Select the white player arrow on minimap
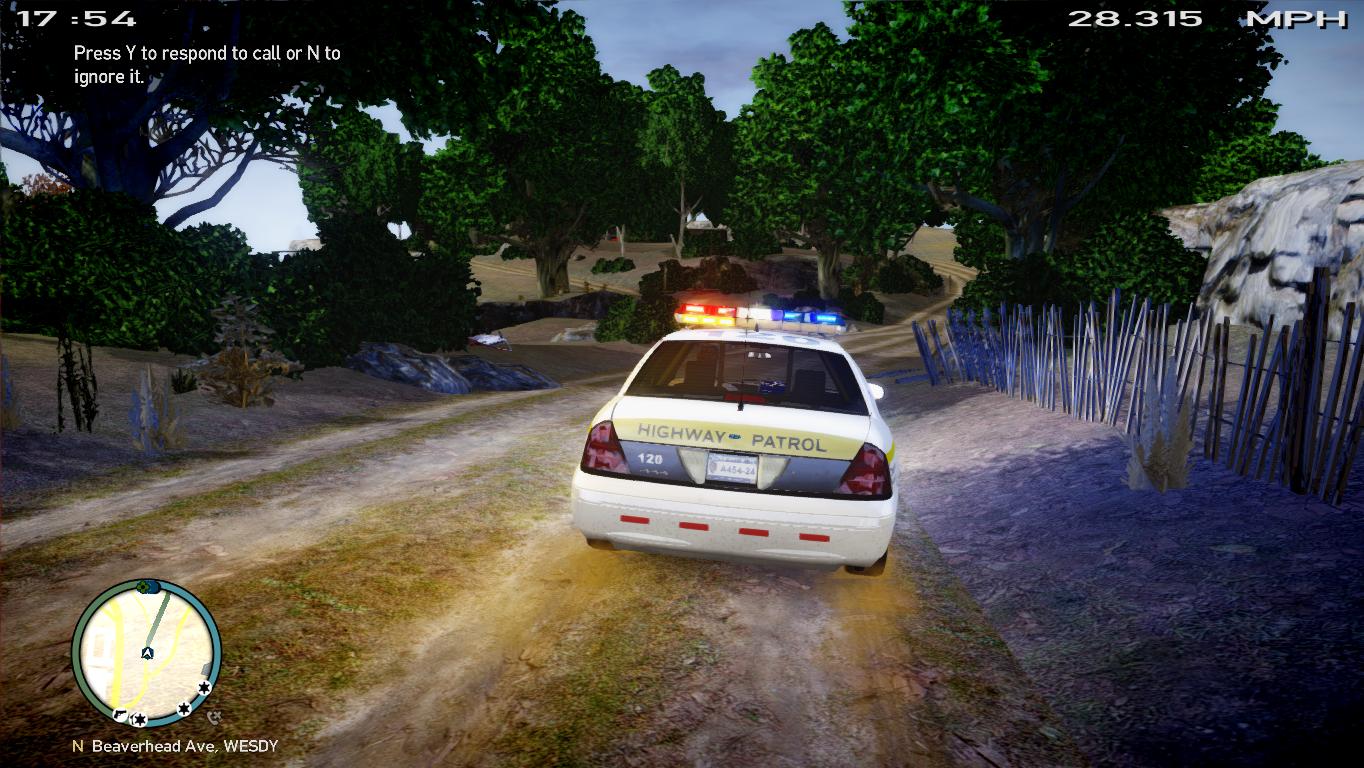1364x768 pixels. point(147,653)
